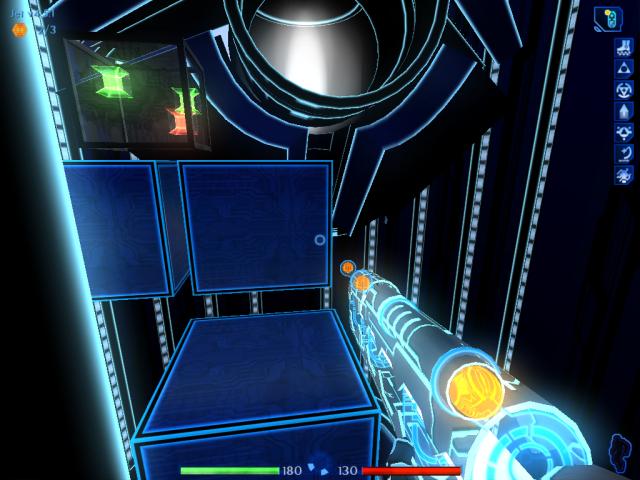Choose the triangle ability icon
Image resolution: width=640 pixels, height=480 pixels.
point(621,67)
